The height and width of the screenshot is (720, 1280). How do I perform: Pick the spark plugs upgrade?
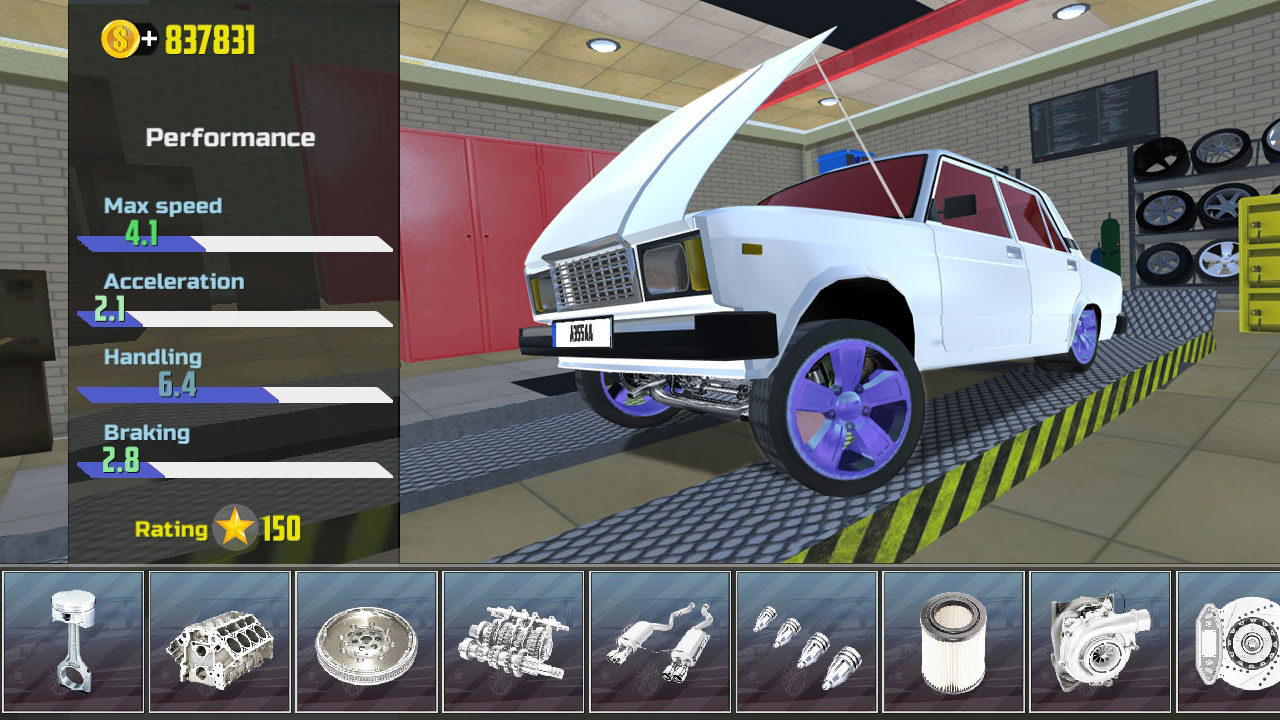[x=806, y=639]
